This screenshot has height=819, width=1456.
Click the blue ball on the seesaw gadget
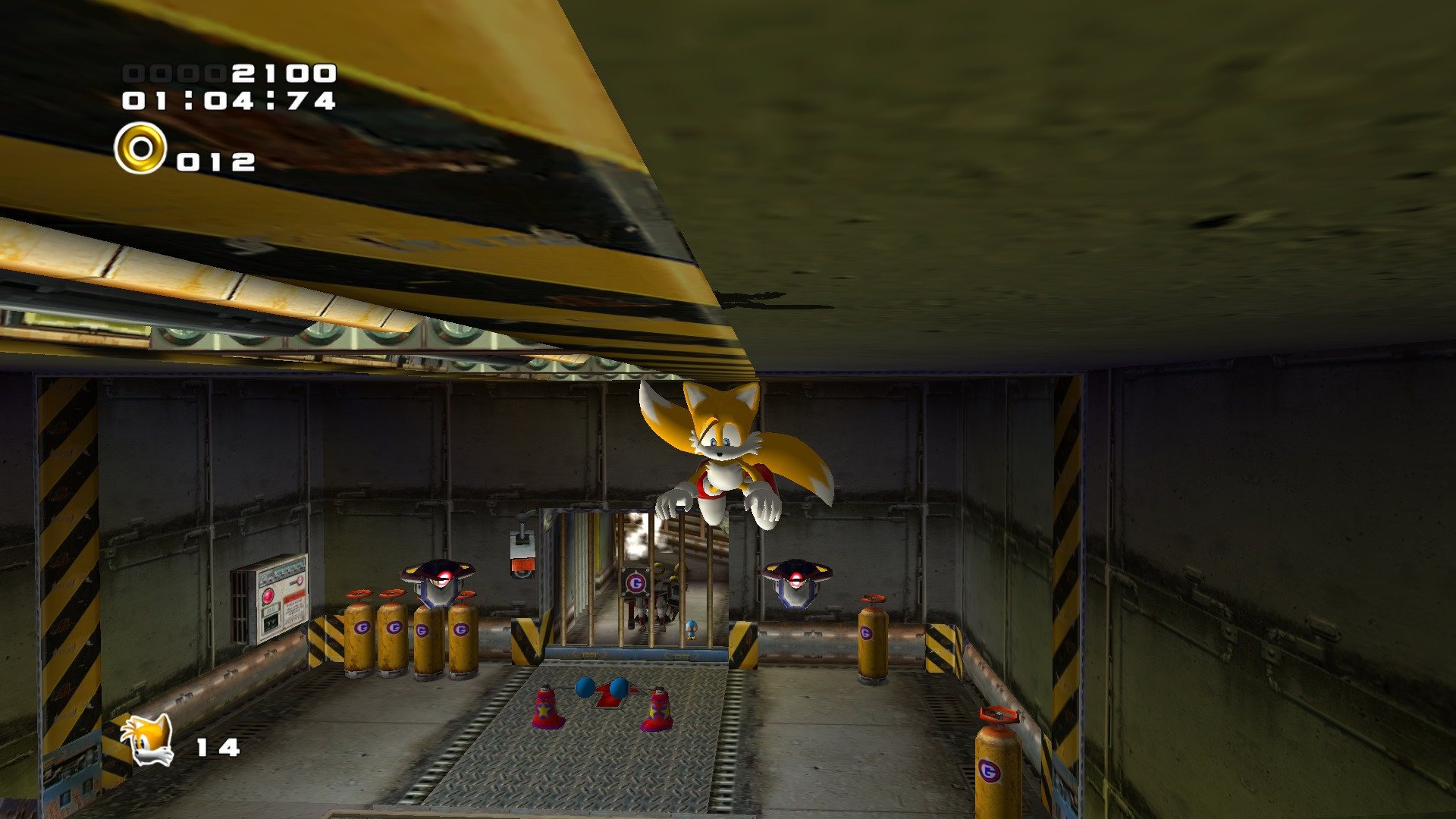(x=586, y=688)
